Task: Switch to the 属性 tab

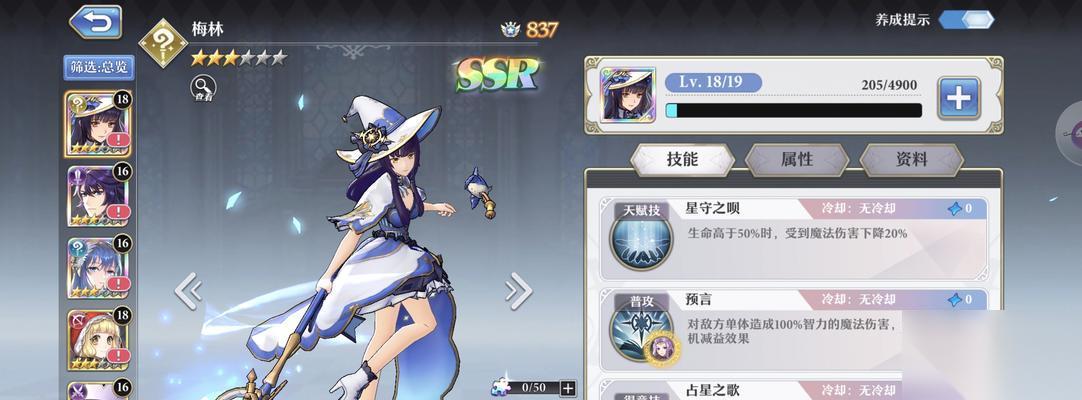Action: point(797,159)
